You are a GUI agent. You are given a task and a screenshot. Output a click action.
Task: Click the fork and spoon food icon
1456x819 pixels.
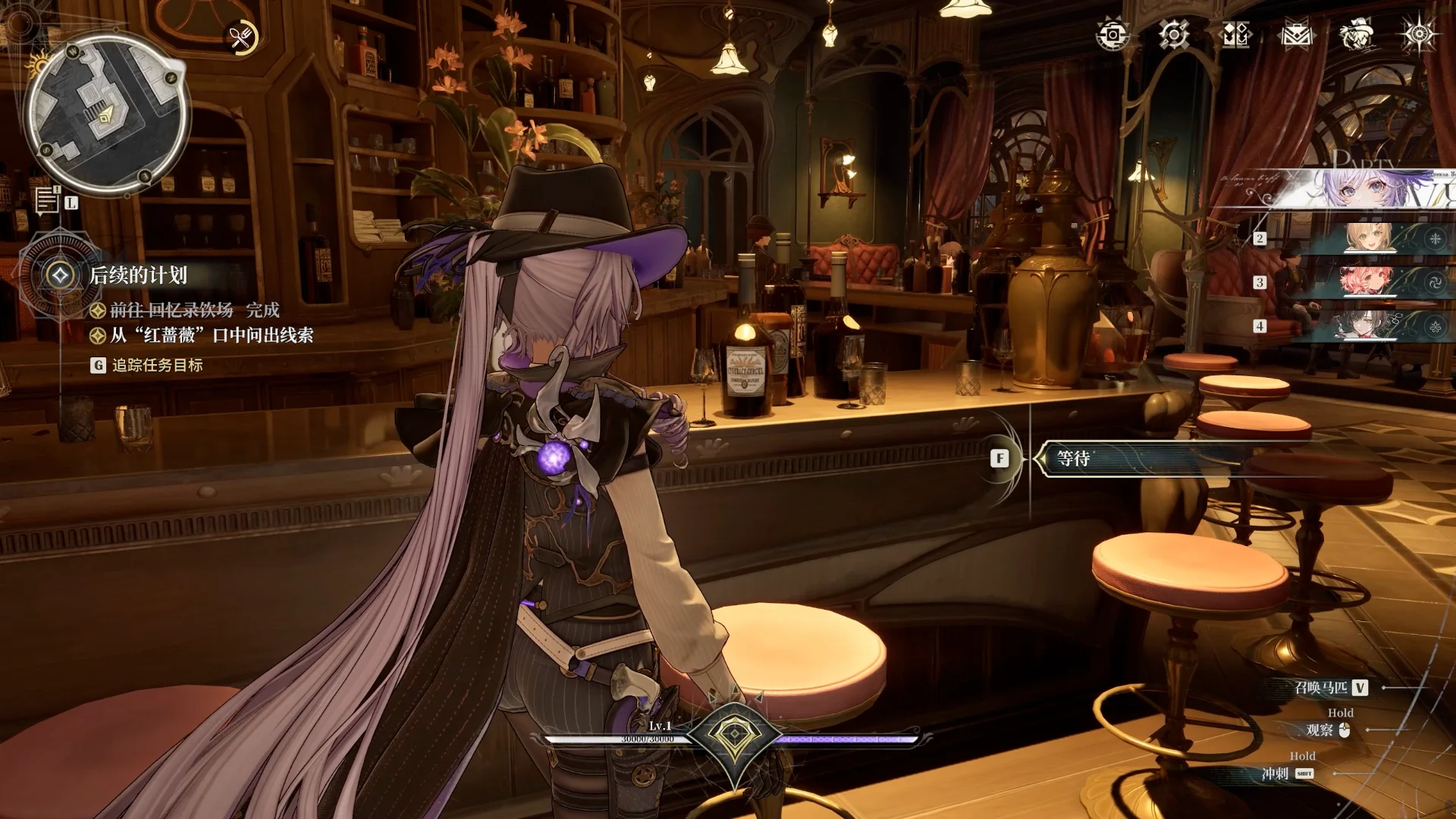(242, 37)
